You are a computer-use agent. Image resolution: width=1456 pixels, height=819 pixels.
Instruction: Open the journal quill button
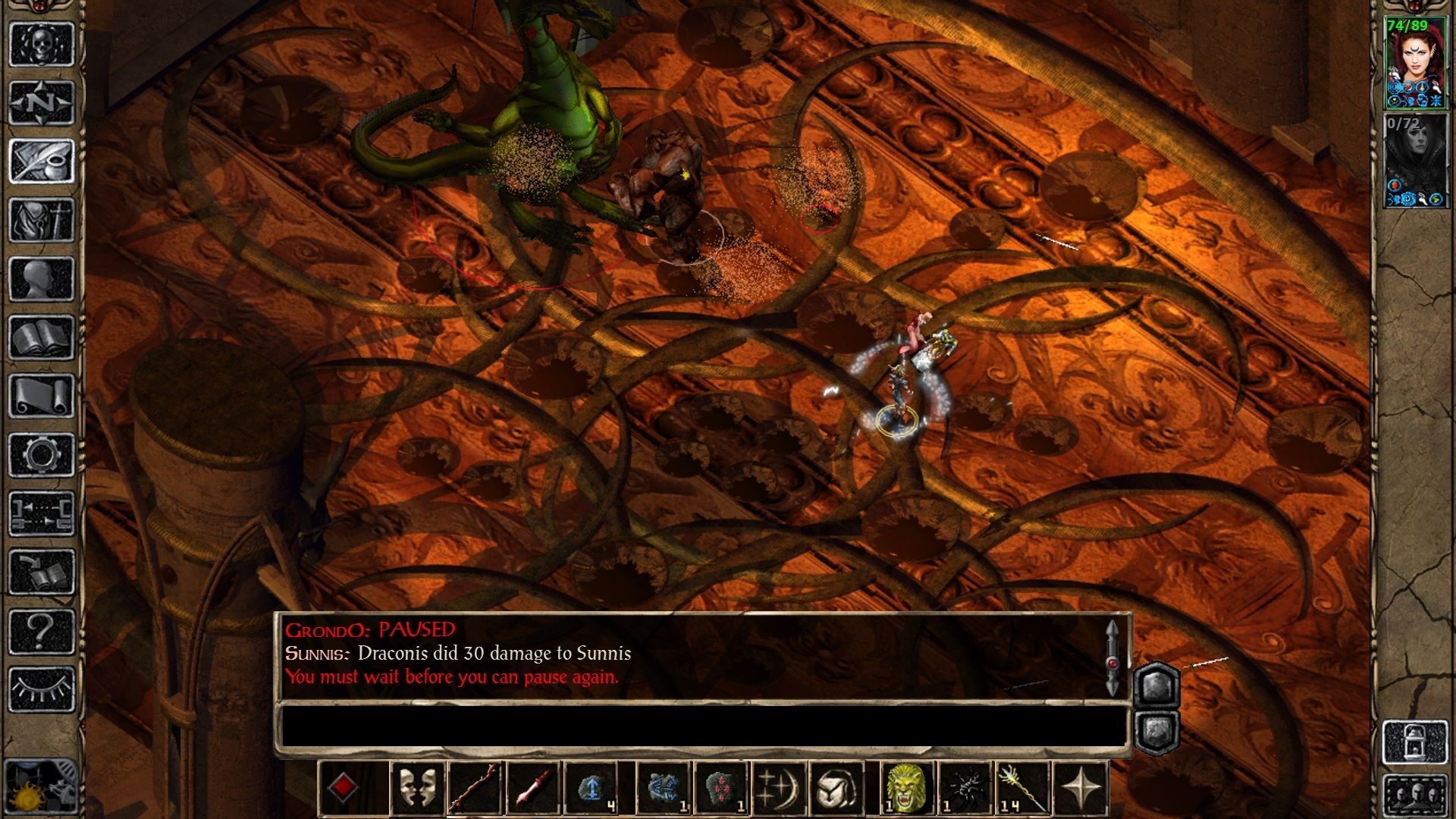(x=42, y=161)
